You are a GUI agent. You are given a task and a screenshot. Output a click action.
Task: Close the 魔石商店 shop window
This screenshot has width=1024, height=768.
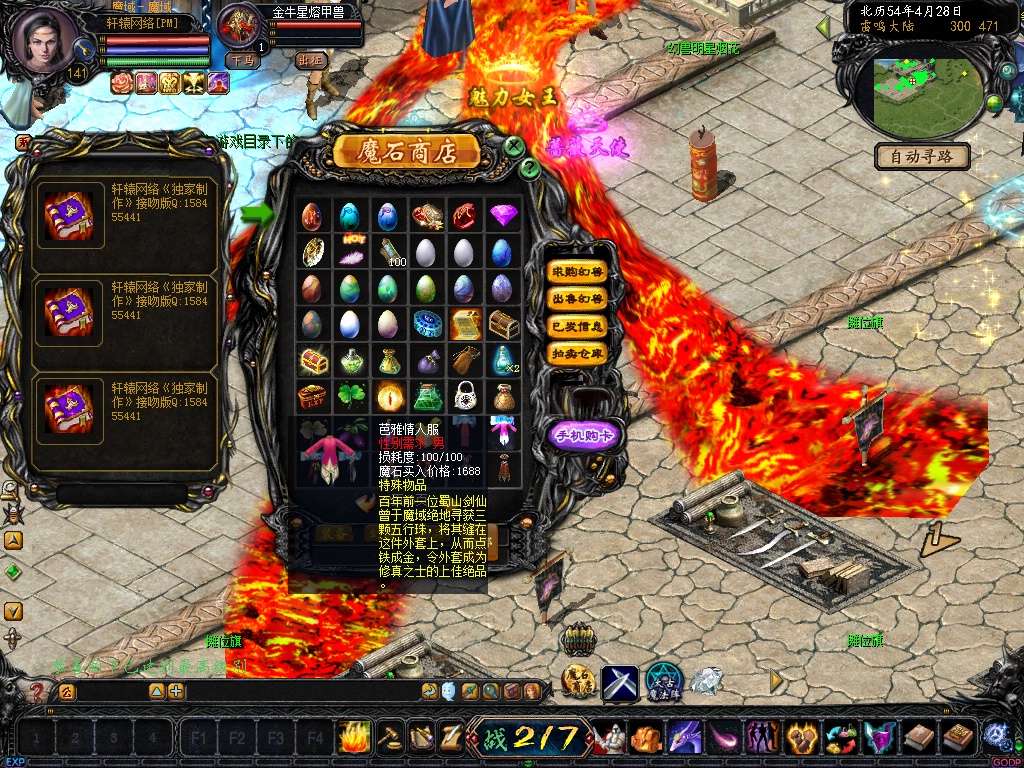tap(514, 147)
